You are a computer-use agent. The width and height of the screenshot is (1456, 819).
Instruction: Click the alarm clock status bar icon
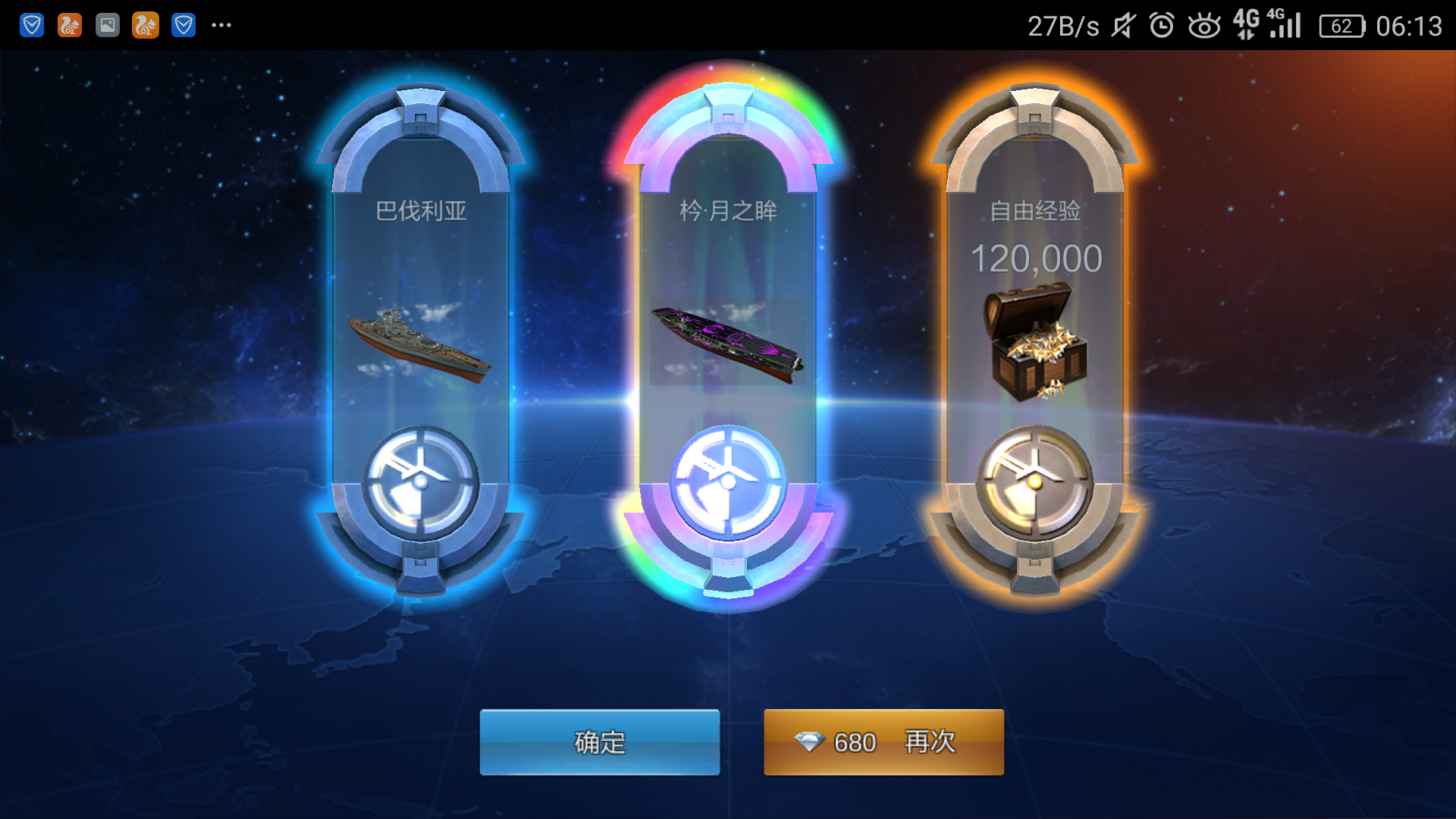coord(1161,25)
